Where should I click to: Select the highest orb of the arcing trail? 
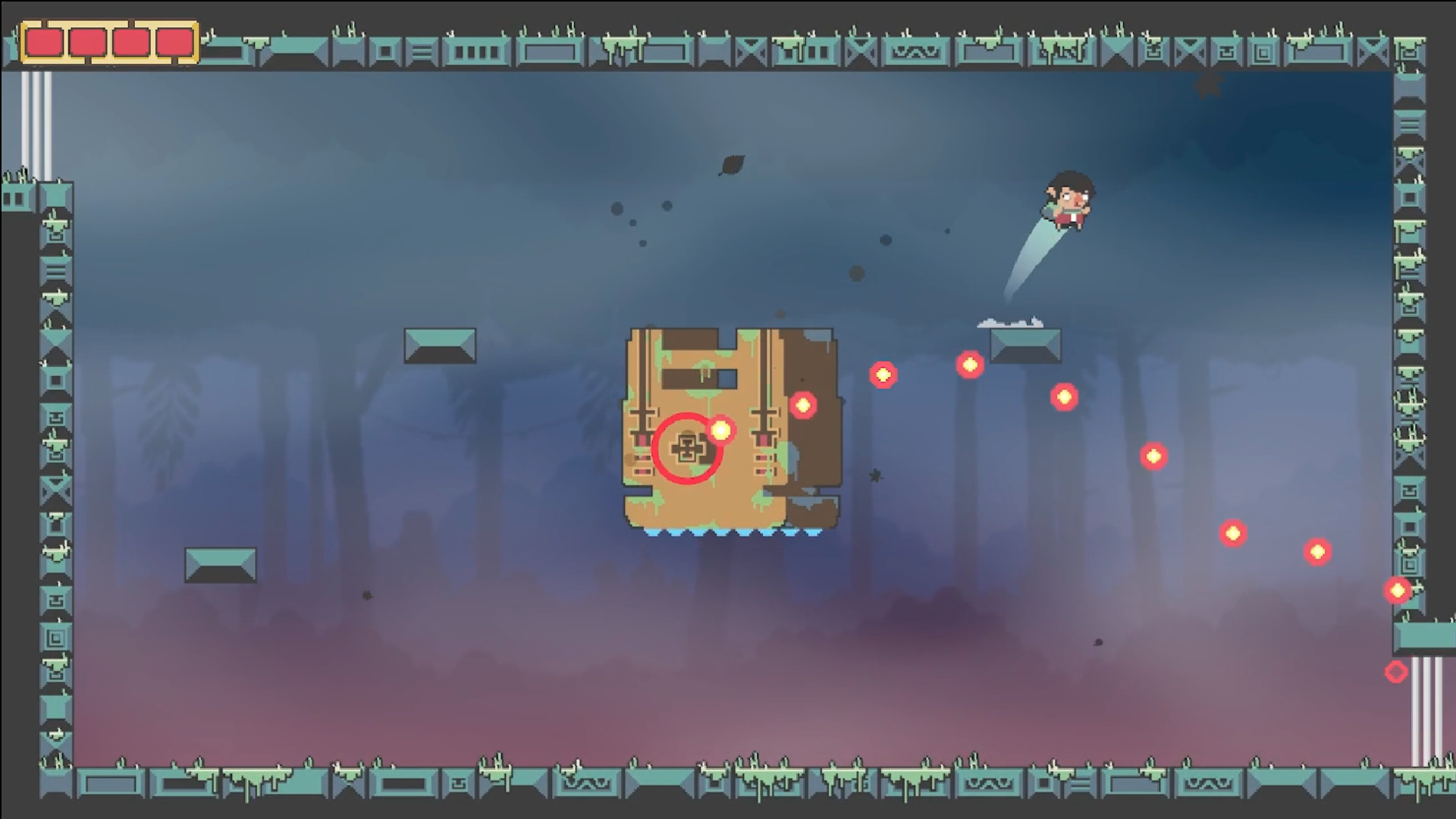click(971, 365)
